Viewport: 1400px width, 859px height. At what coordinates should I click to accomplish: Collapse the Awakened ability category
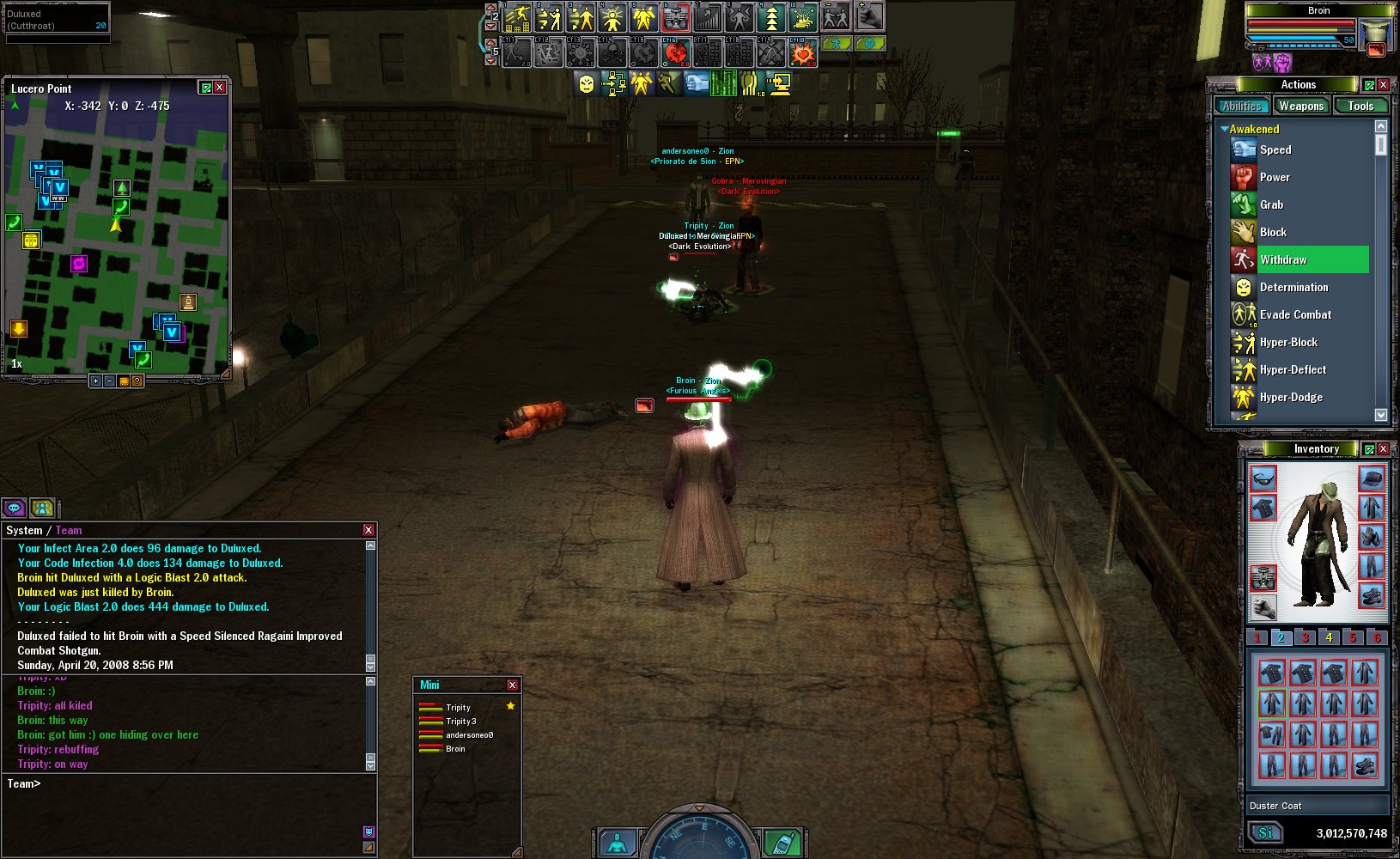tap(1224, 129)
